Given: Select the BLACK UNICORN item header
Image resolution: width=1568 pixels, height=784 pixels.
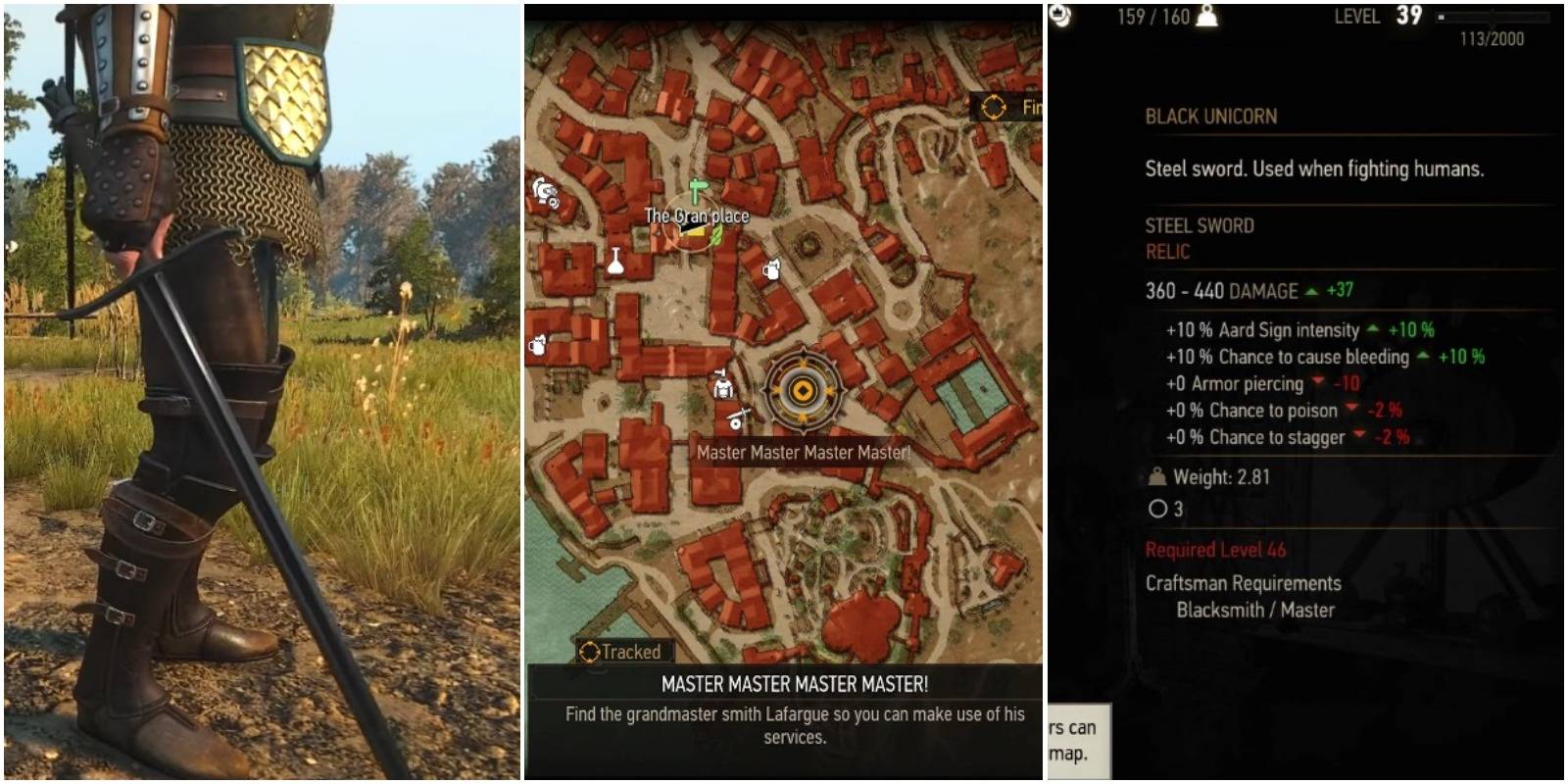Looking at the screenshot, I should (1210, 116).
